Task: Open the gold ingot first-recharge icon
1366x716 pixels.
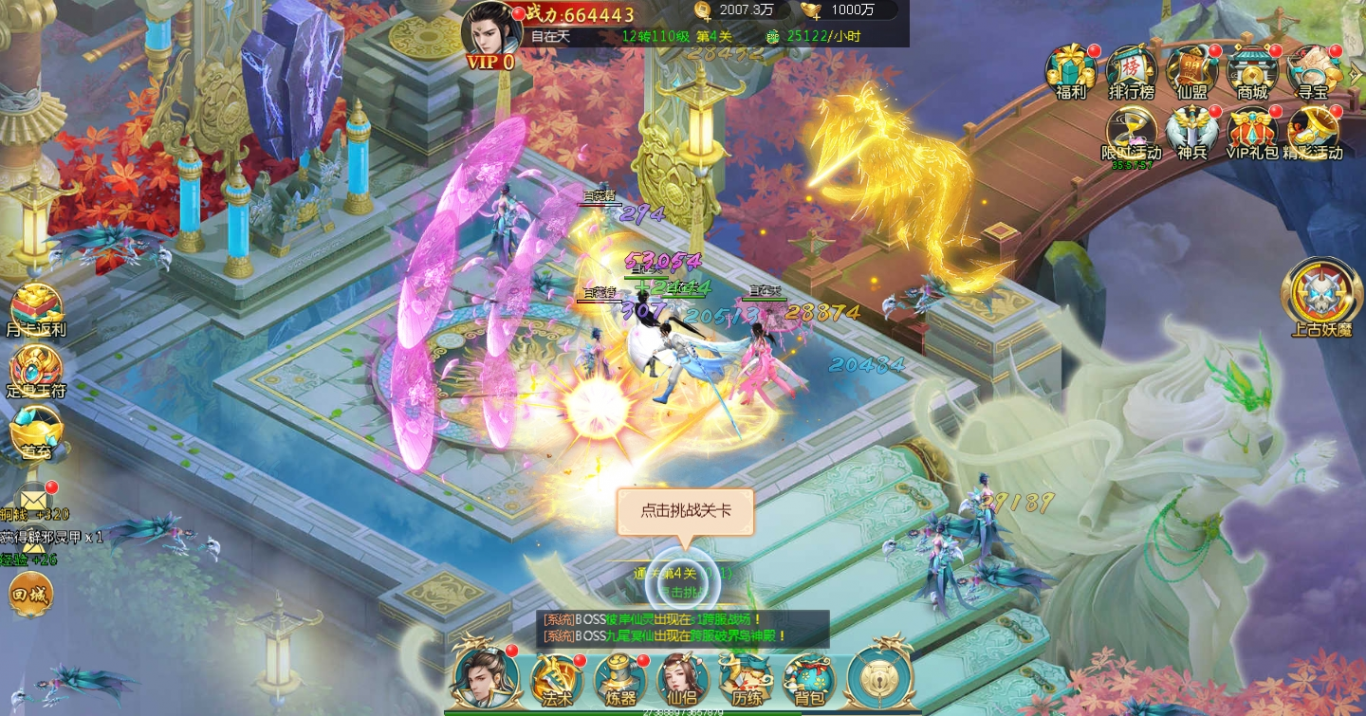Action: [x=36, y=432]
